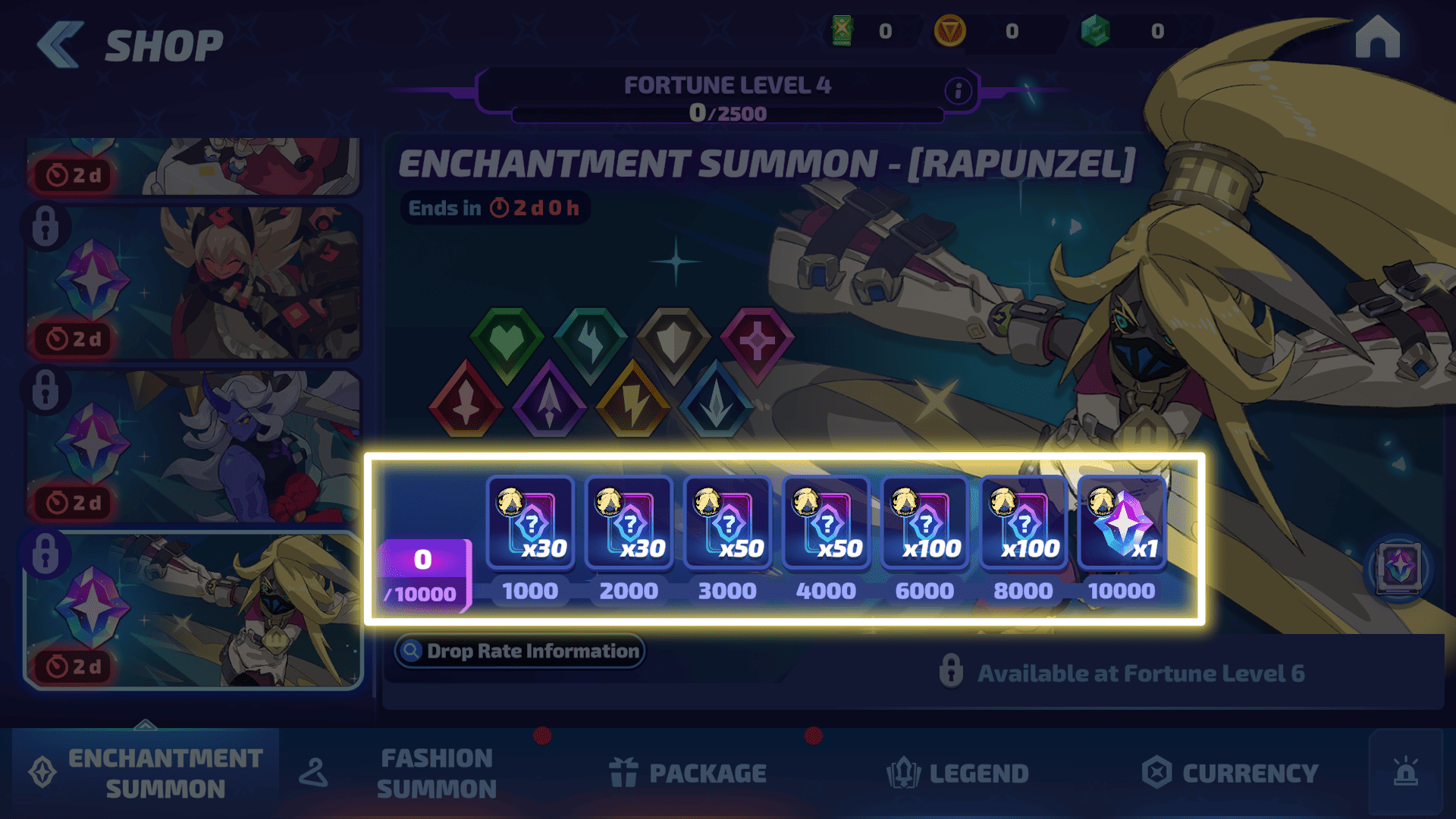Go back using the Shop arrow
Image resolution: width=1456 pixels, height=819 pixels.
pyautogui.click(x=61, y=45)
